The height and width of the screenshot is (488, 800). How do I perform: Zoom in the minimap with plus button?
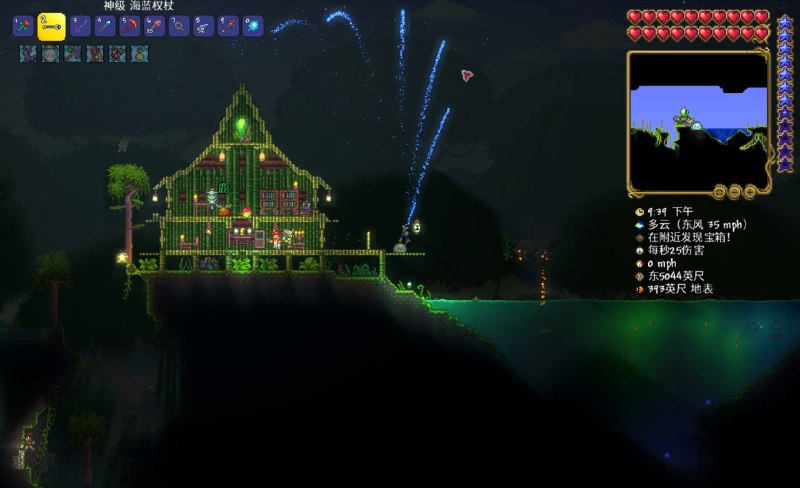749,191
